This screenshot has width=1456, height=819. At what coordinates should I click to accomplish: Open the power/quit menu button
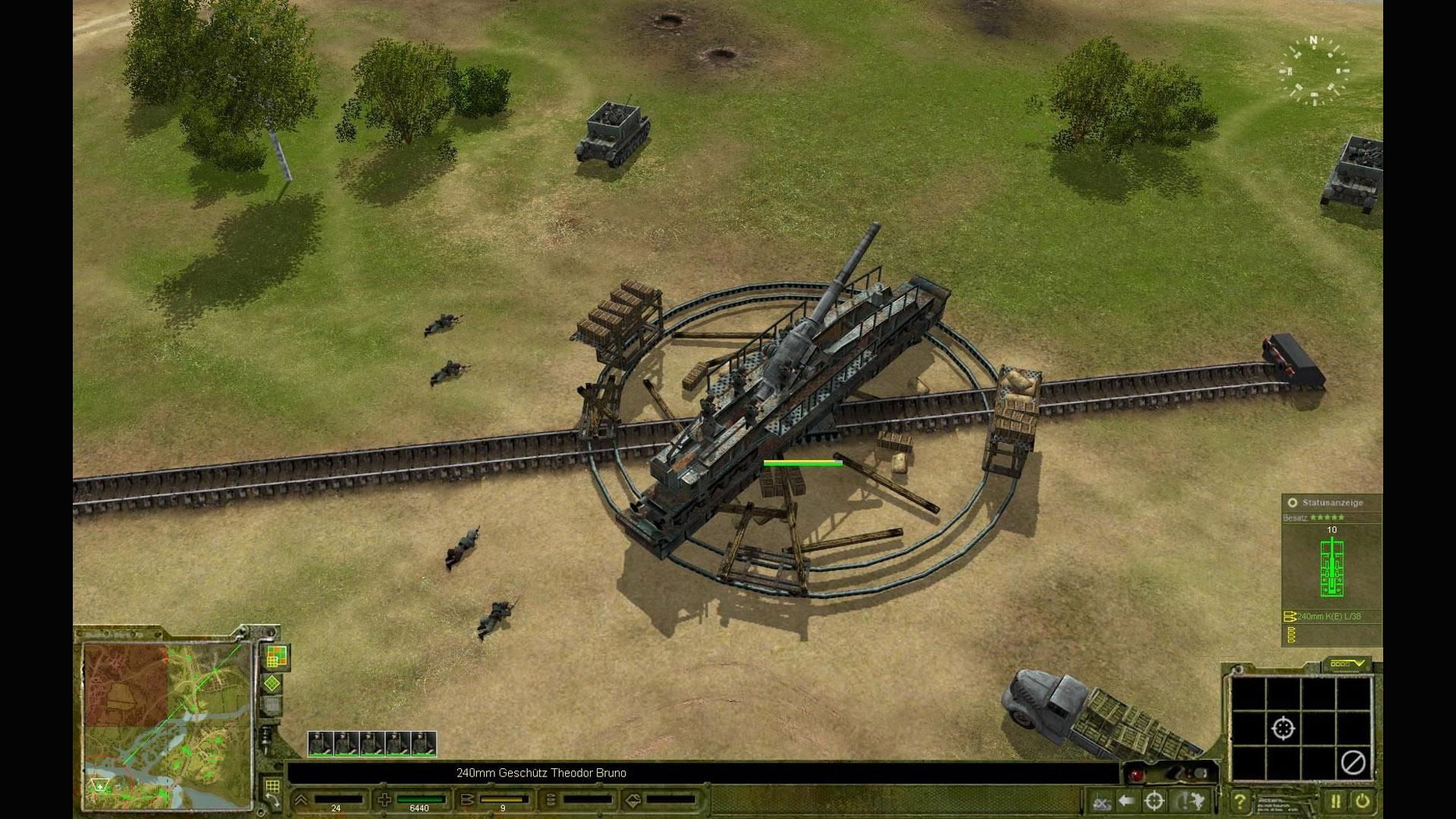[1363, 801]
